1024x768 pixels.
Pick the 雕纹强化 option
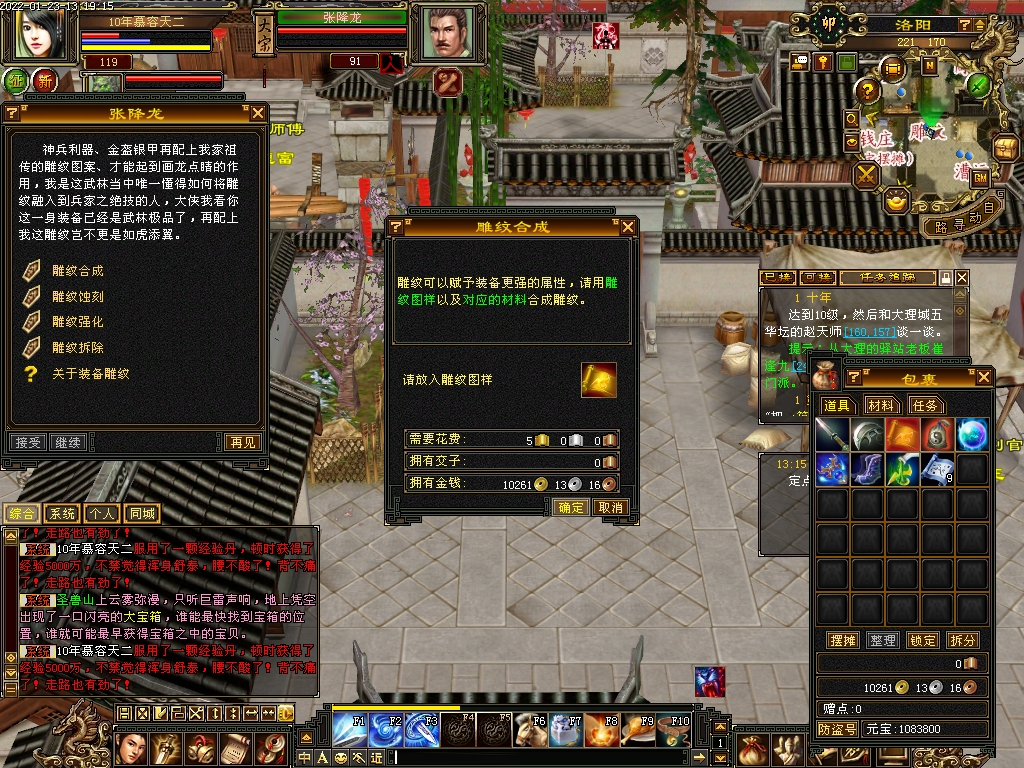tap(77, 322)
